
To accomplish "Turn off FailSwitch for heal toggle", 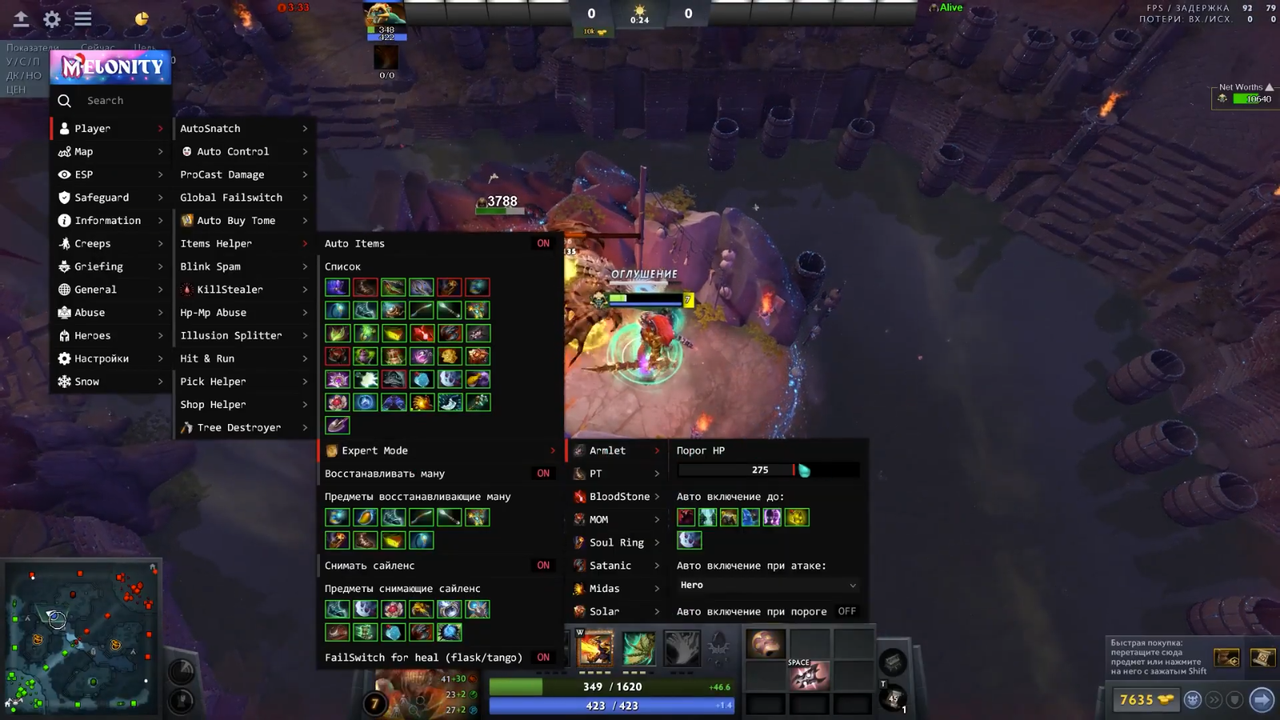I will pos(543,657).
